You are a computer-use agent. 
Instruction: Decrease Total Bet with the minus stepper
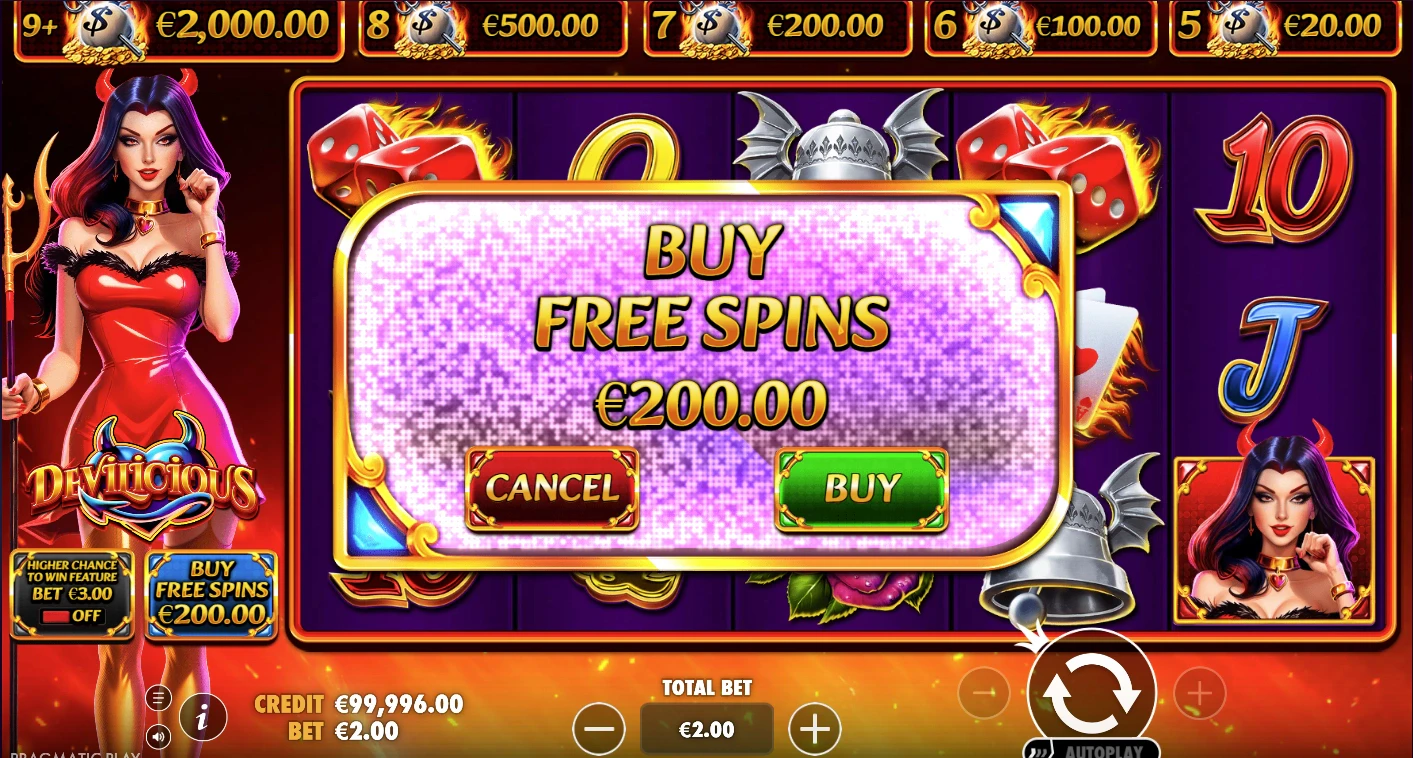(x=599, y=729)
